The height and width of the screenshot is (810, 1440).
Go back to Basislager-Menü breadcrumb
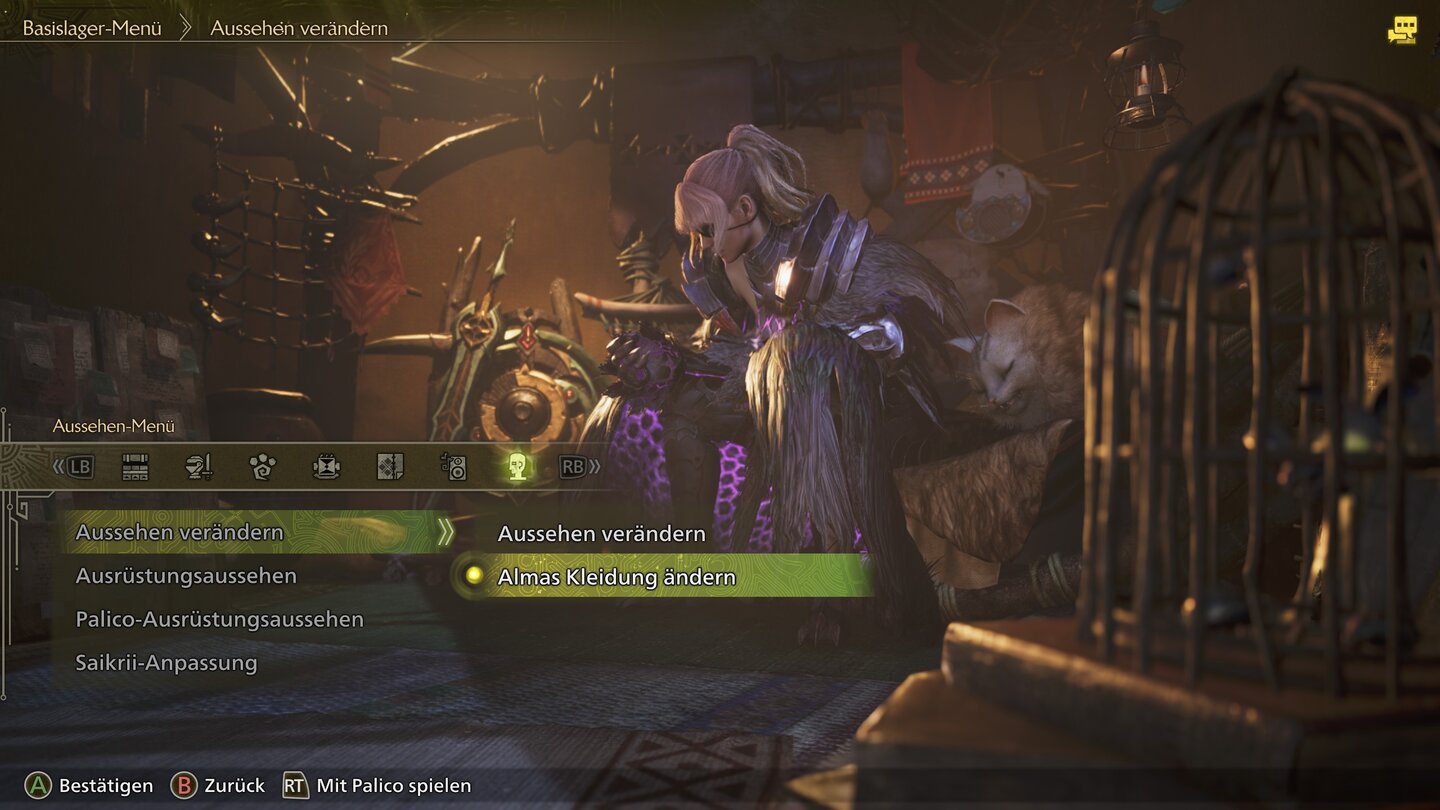coord(92,28)
